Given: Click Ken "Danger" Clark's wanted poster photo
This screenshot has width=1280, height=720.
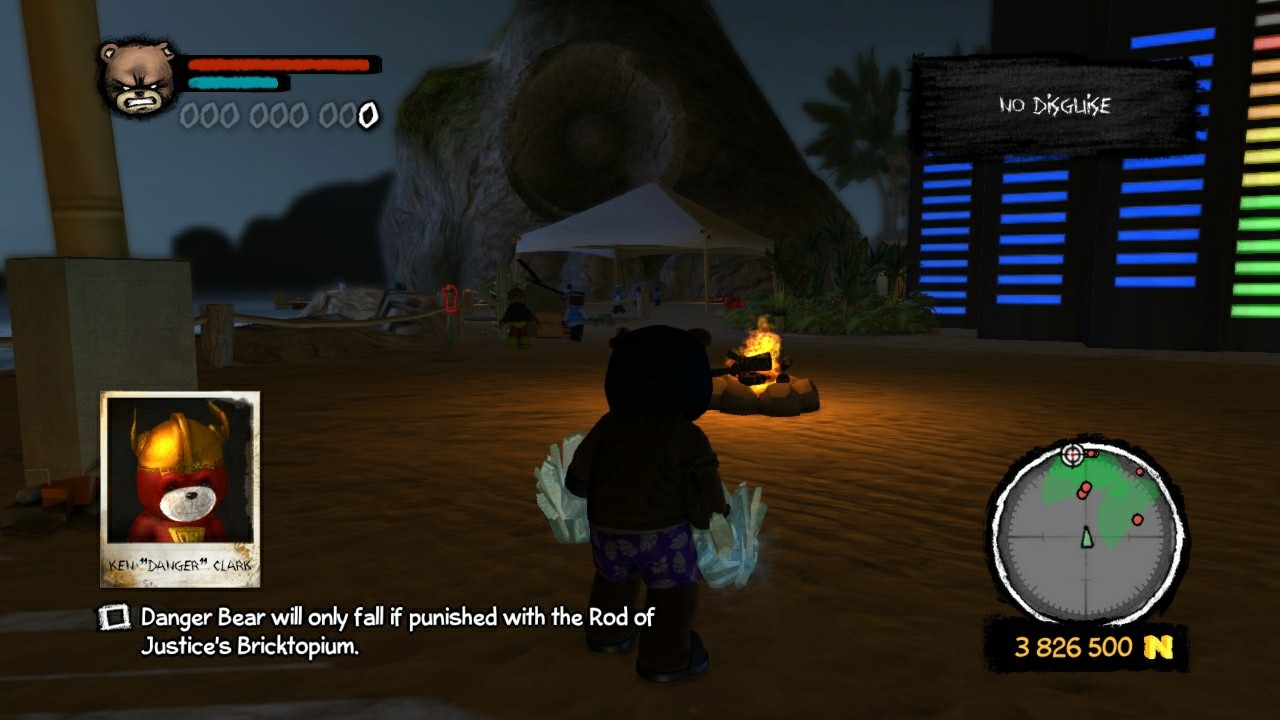Looking at the screenshot, I should coord(180,470).
